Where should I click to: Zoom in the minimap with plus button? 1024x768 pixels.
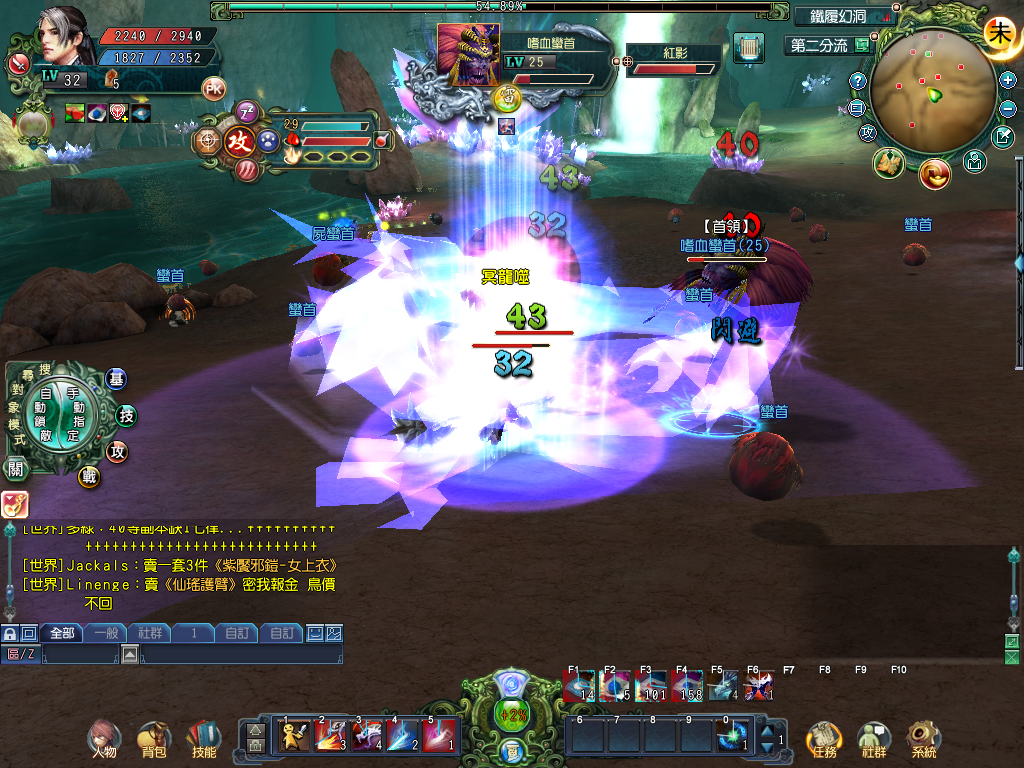point(1008,81)
